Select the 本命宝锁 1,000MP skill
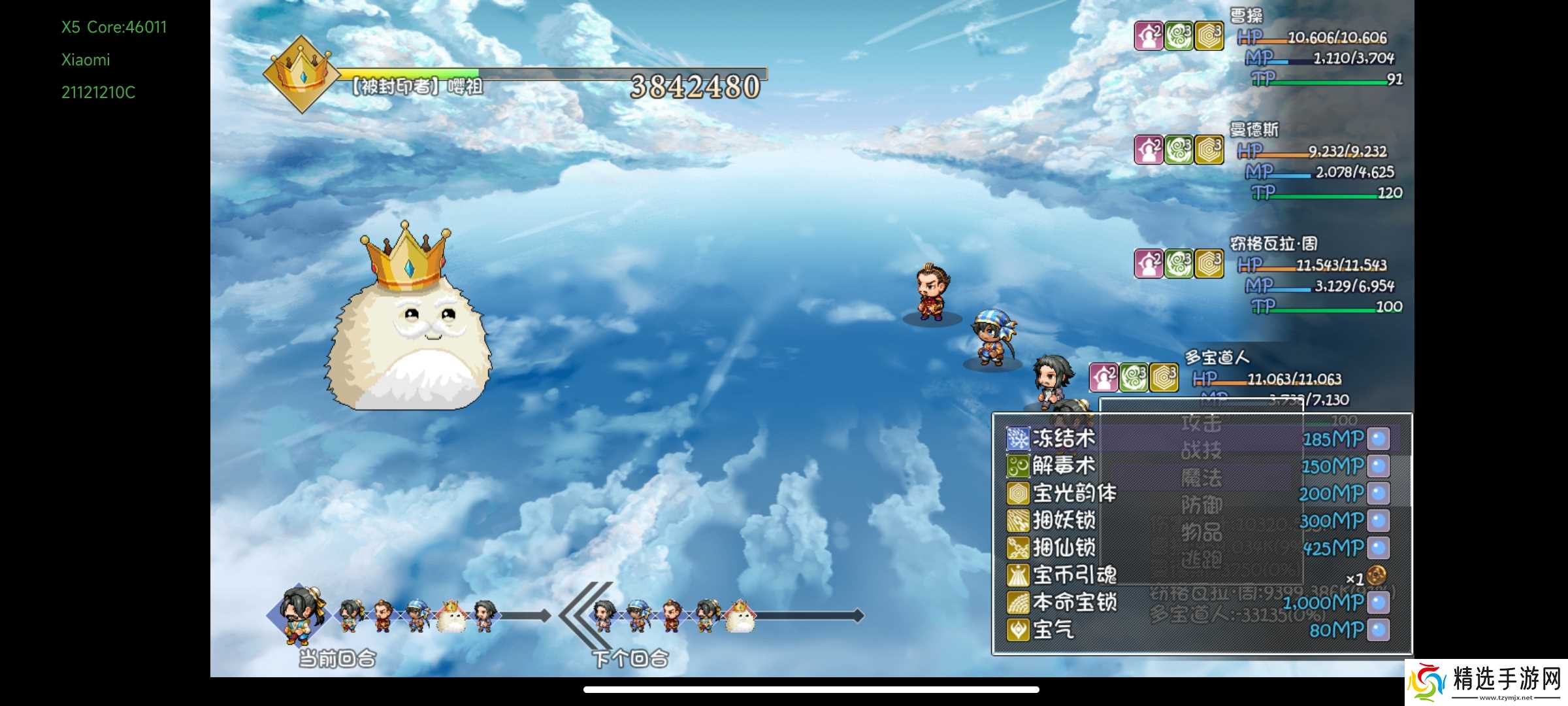 [x=1075, y=603]
